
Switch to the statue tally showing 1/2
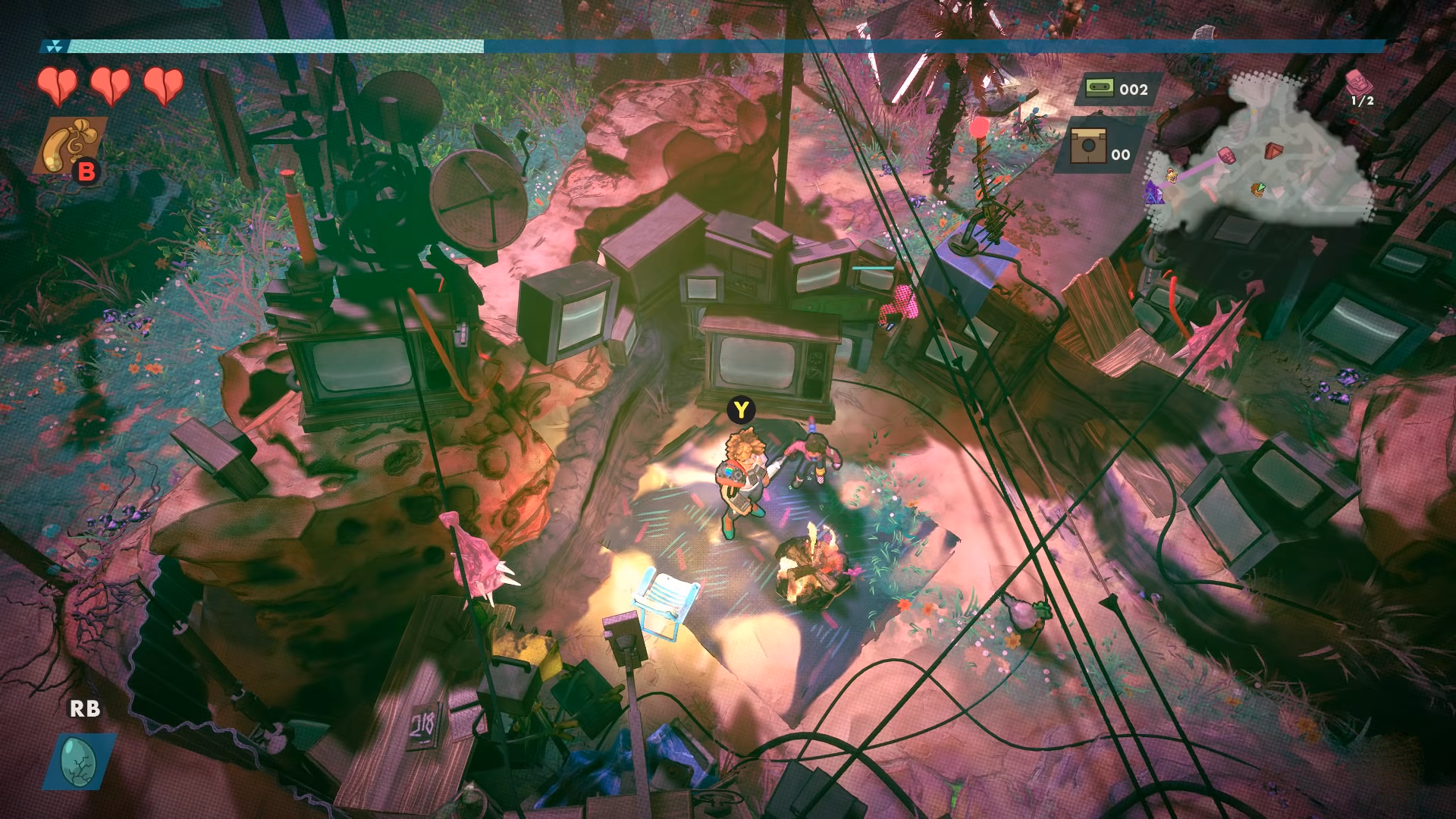click(1363, 101)
